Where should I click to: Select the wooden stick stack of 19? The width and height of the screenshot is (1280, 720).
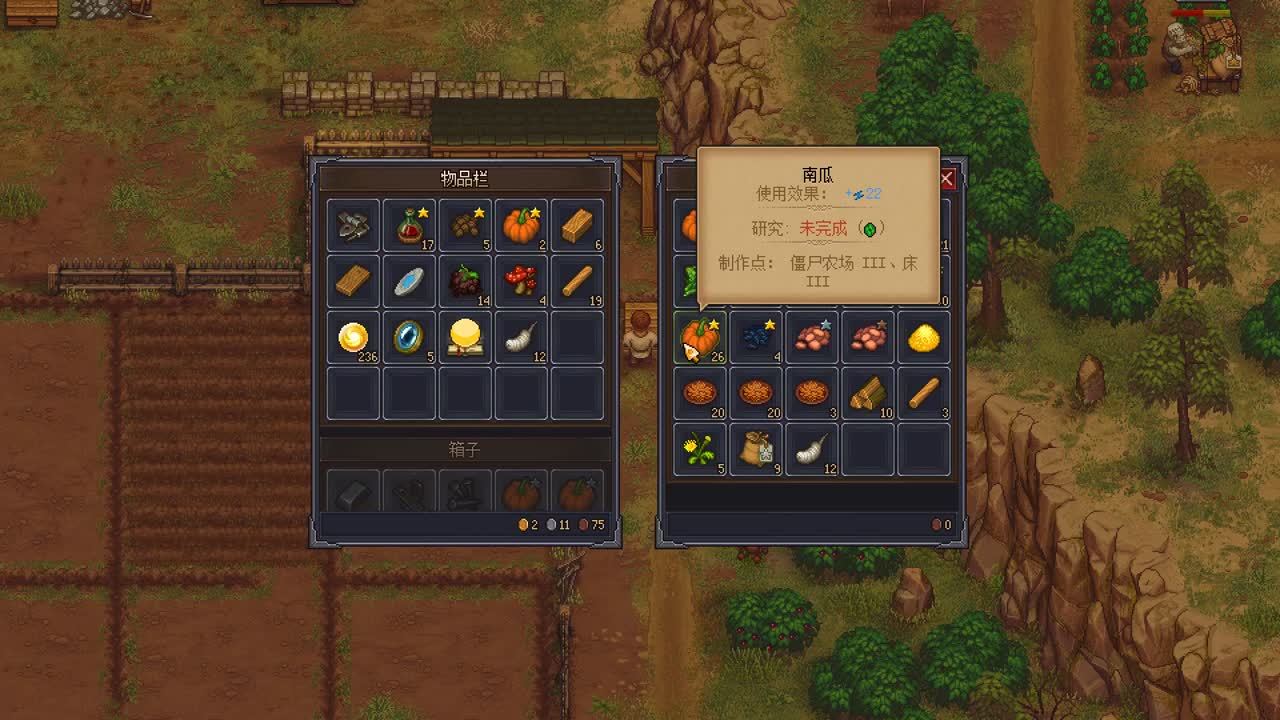pyautogui.click(x=577, y=281)
